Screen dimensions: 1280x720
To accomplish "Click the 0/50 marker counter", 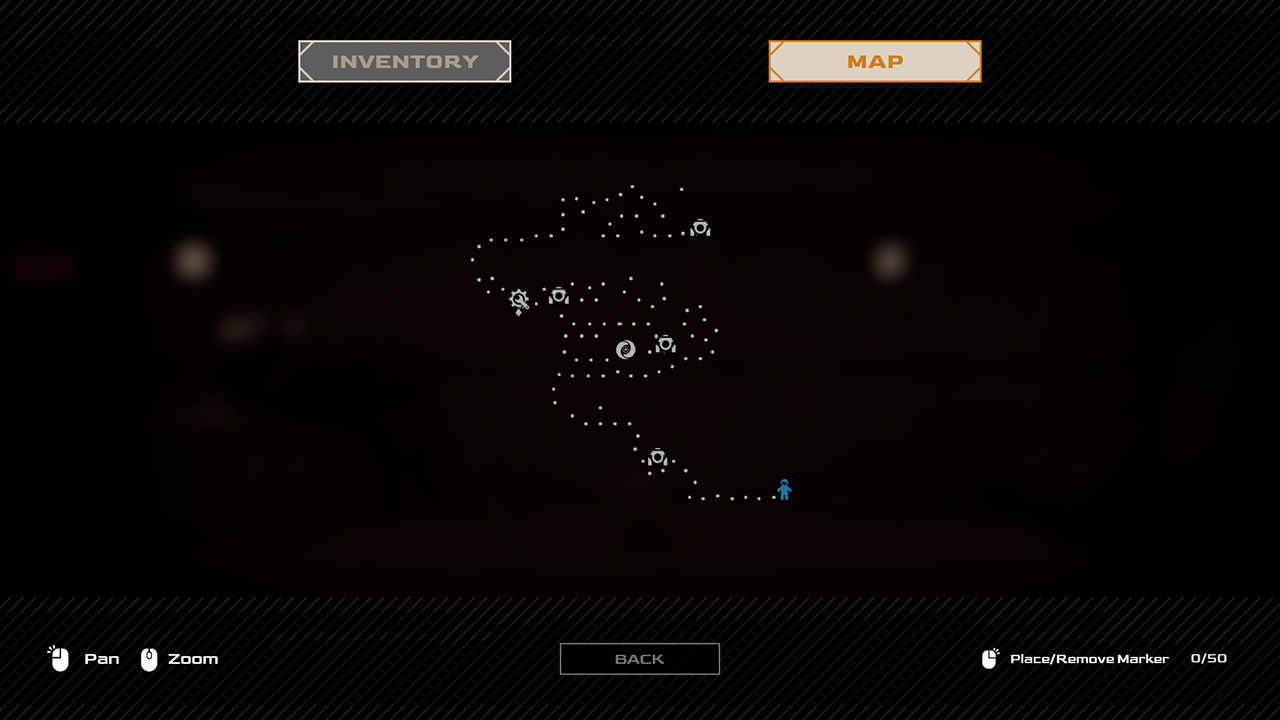I will pos(1207,659).
